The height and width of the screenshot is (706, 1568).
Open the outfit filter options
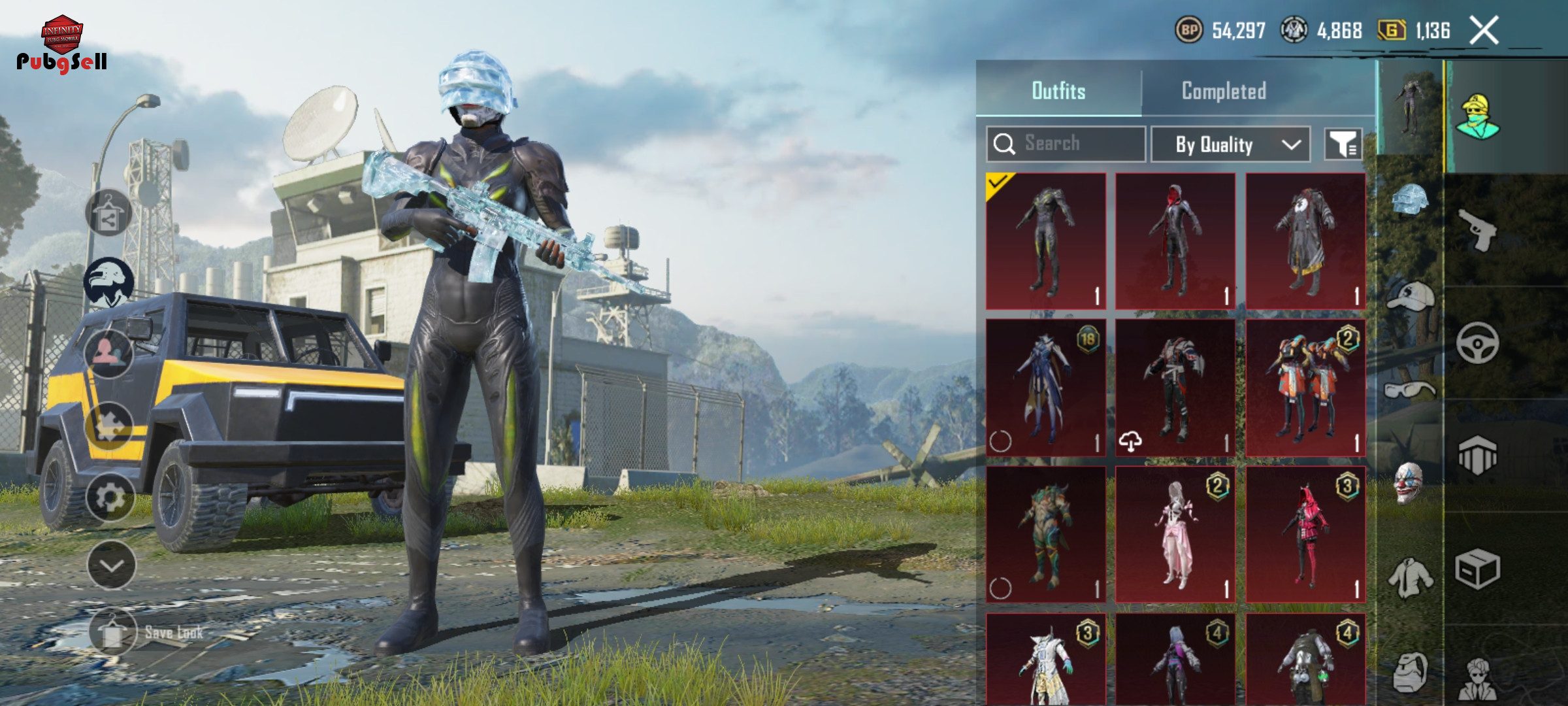1343,144
